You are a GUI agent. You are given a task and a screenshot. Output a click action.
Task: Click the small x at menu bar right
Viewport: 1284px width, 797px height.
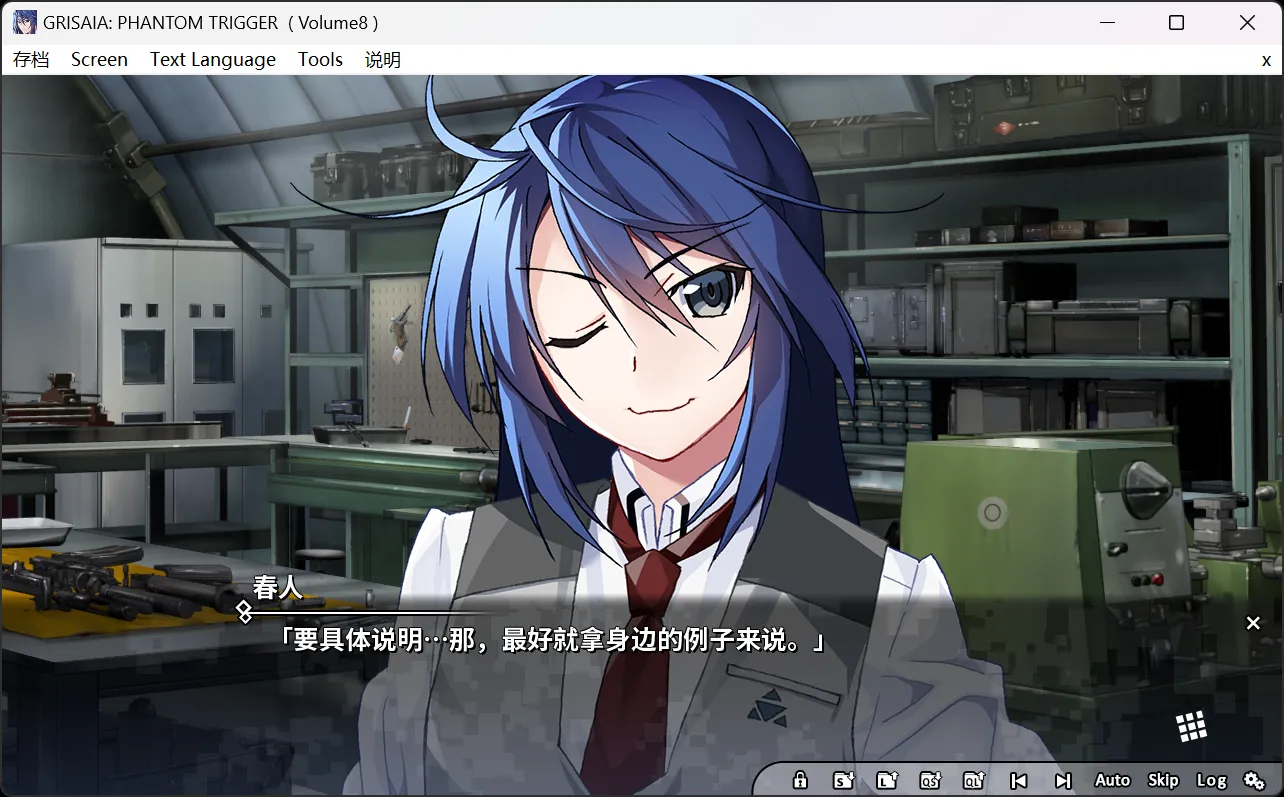[x=1266, y=60]
